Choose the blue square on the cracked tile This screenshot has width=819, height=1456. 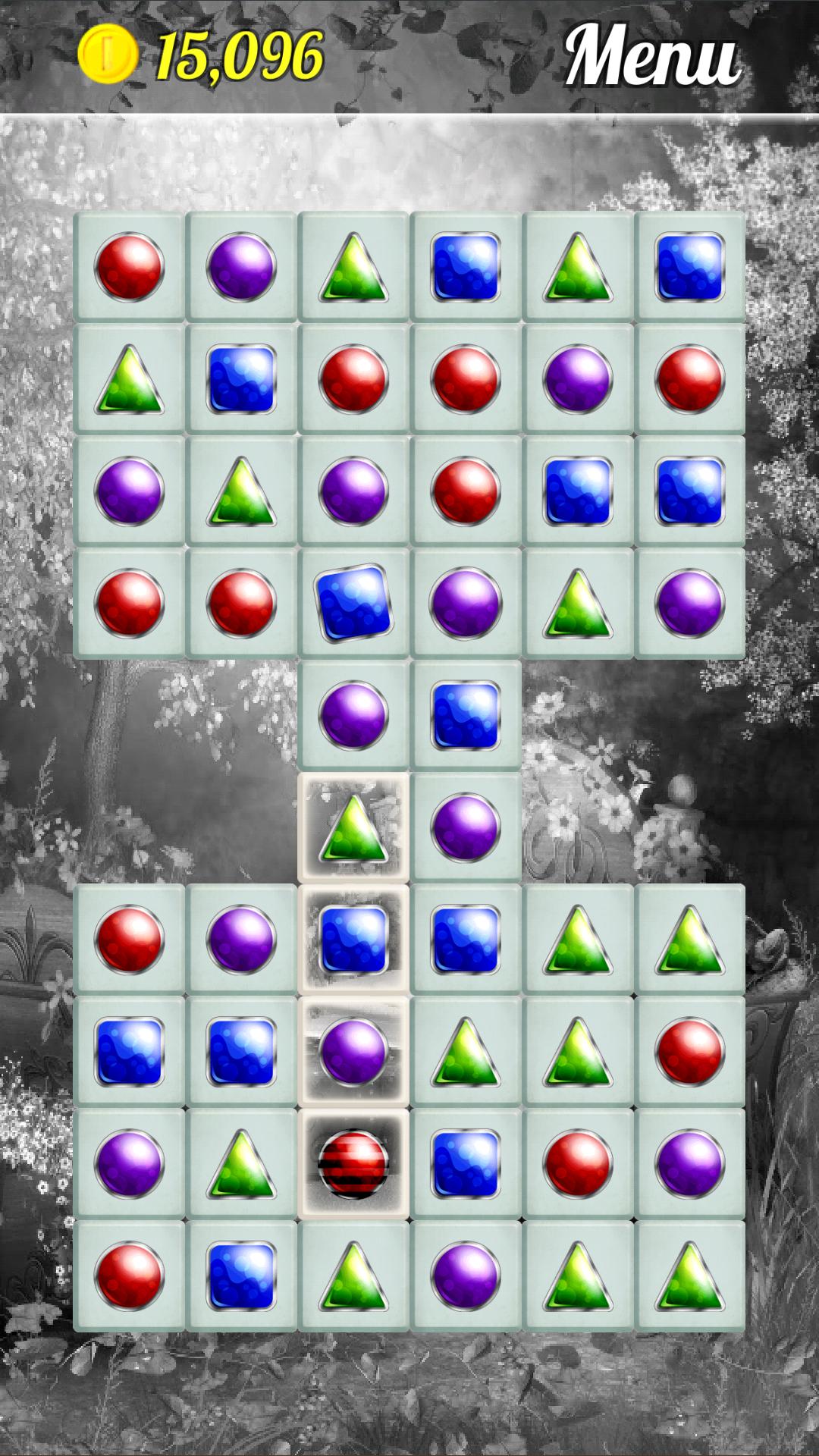(x=353, y=940)
